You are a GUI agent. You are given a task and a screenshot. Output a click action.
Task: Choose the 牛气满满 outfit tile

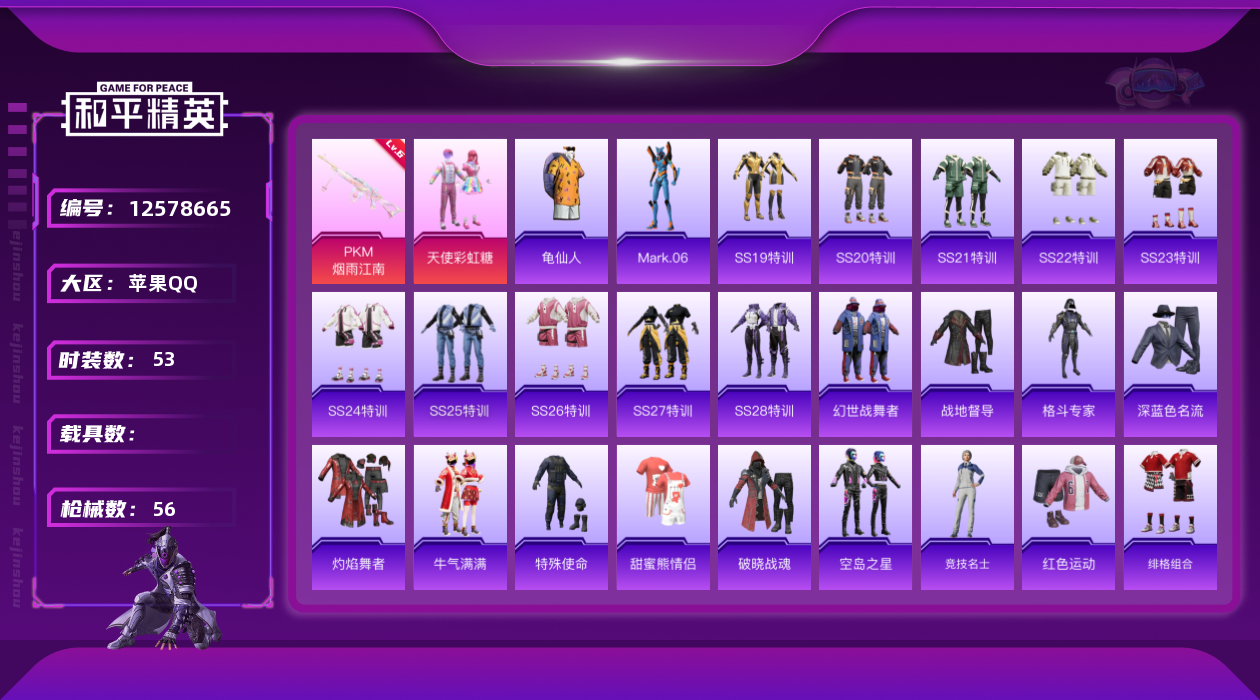point(460,517)
